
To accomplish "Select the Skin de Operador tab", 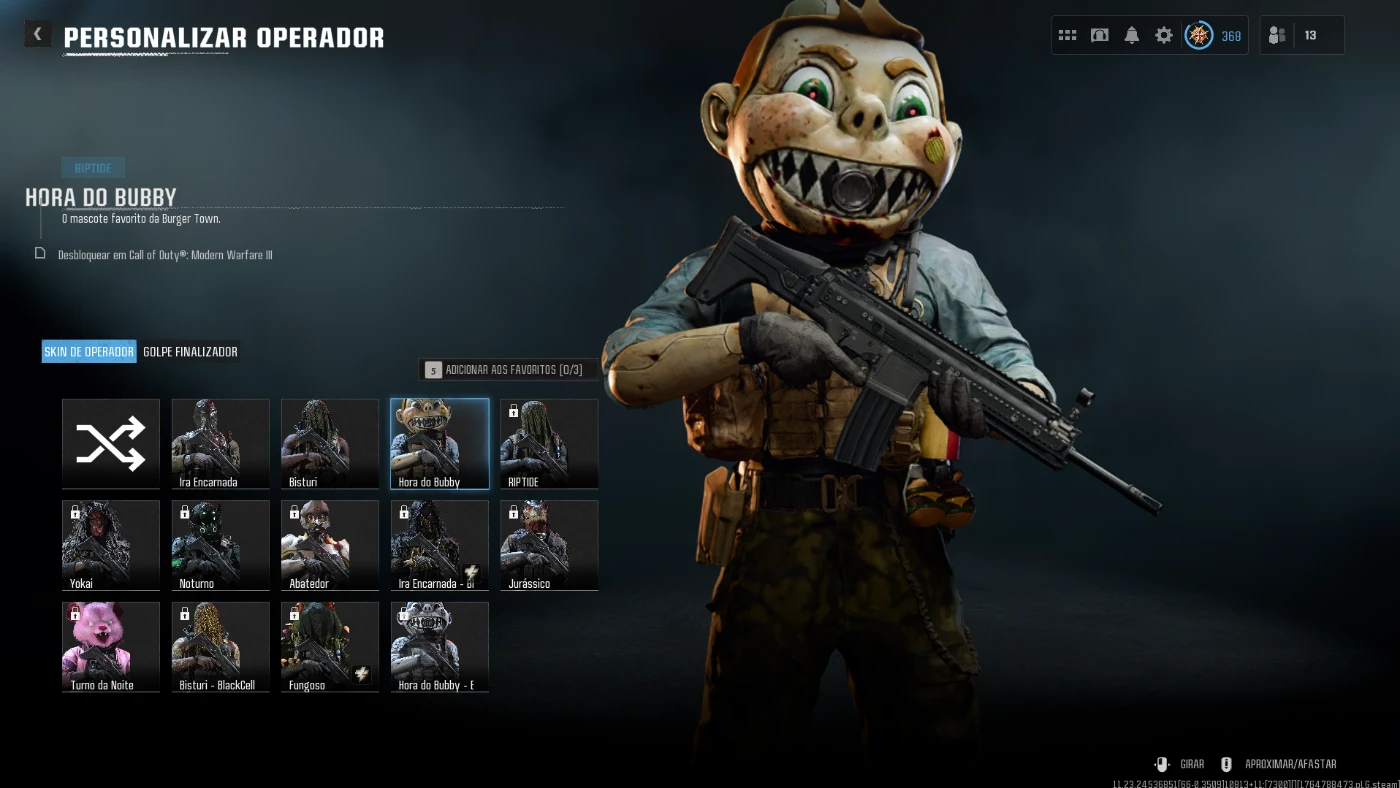I will coord(89,352).
